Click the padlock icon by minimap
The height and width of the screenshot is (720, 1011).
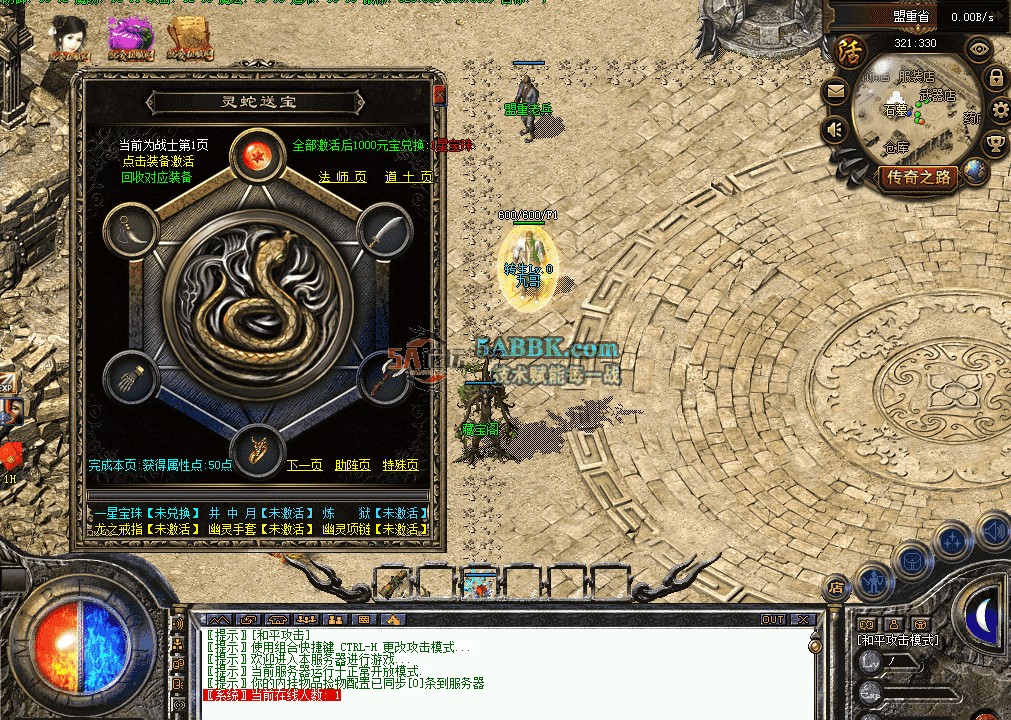(x=995, y=76)
